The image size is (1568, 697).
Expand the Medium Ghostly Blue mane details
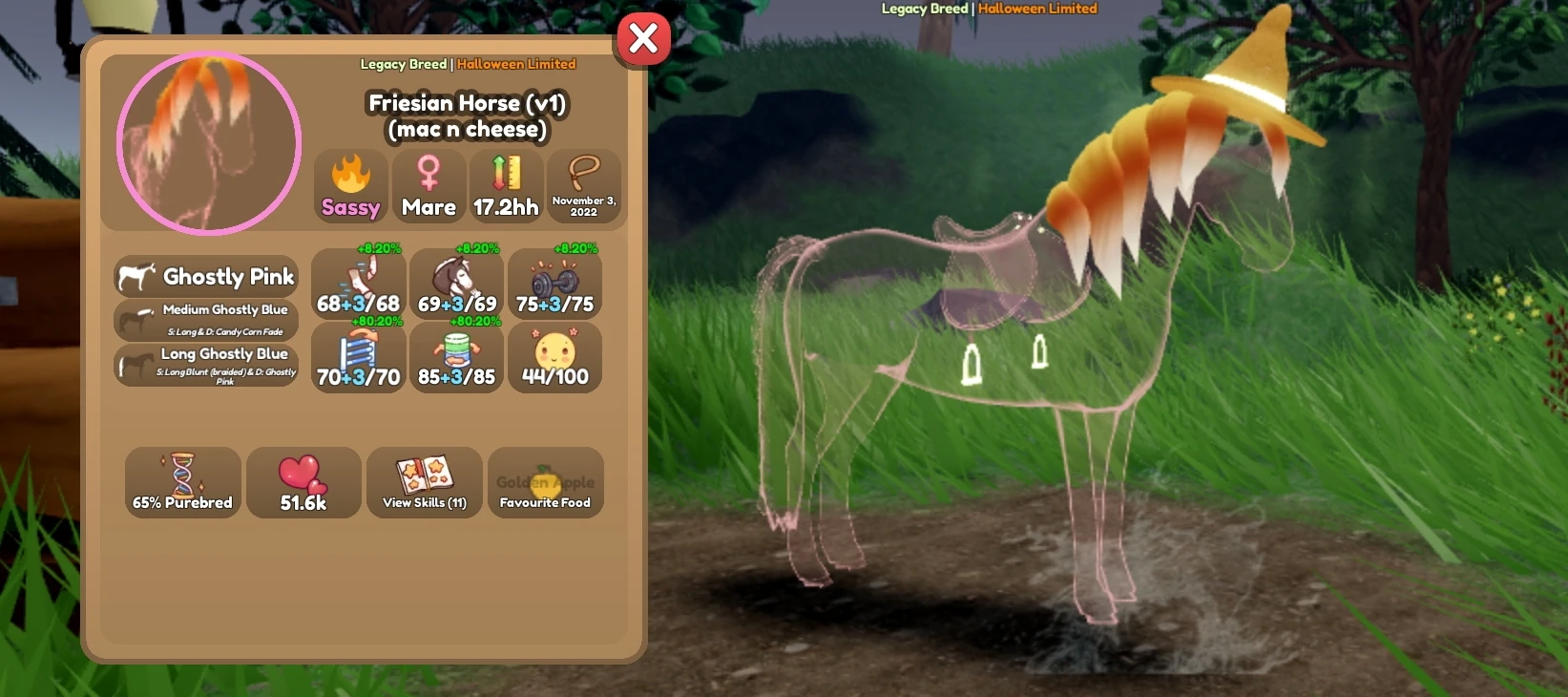coord(205,319)
